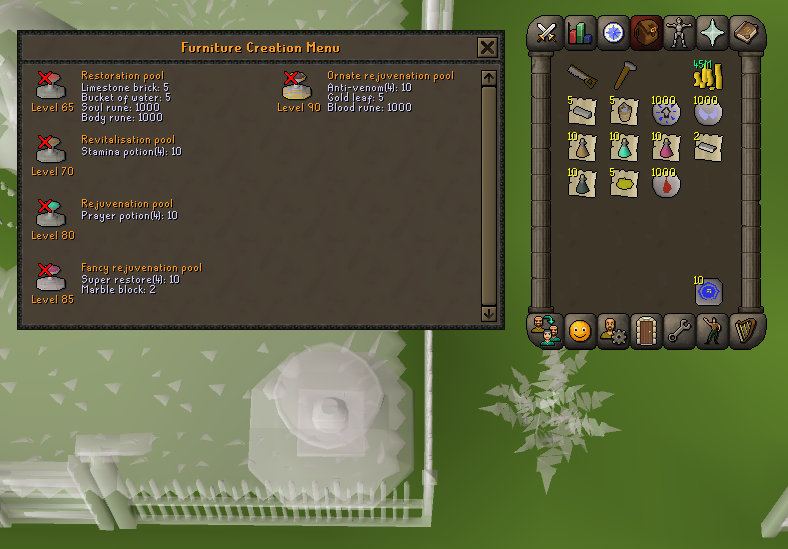Open the Combat Options tab
The image size is (788, 549).
[x=547, y=33]
